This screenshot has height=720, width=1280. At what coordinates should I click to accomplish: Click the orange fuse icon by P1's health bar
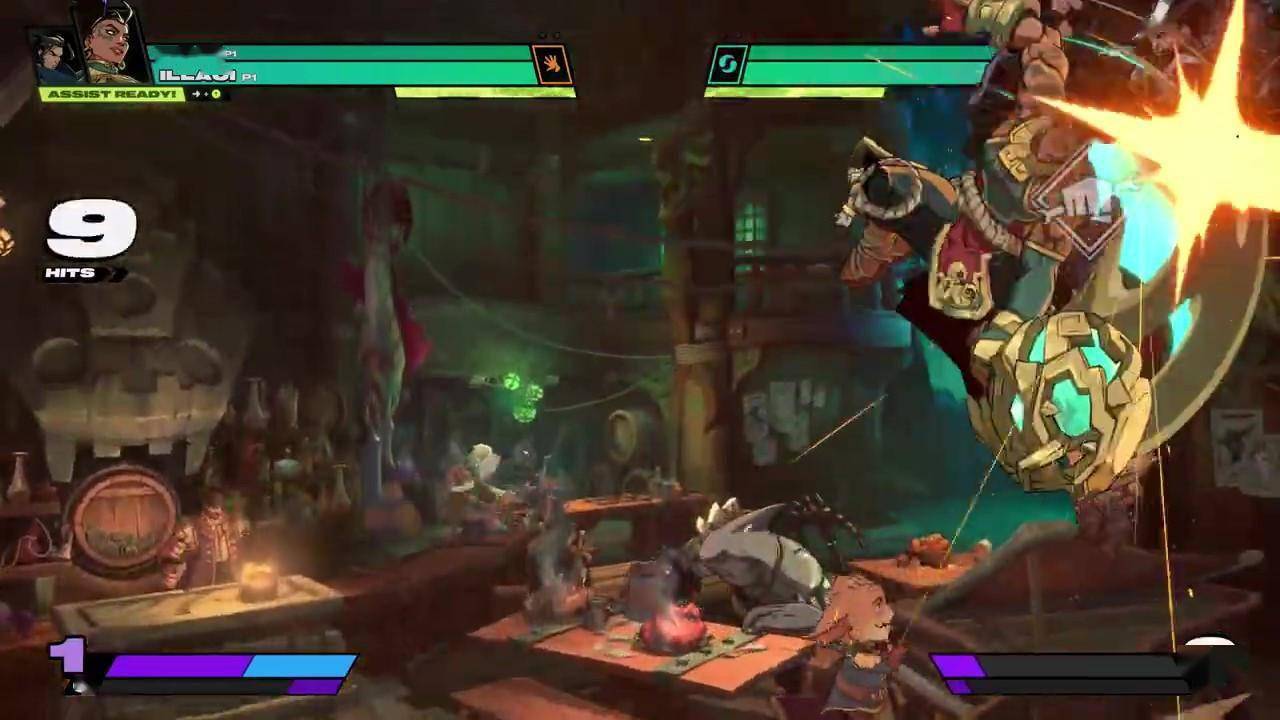(x=551, y=65)
